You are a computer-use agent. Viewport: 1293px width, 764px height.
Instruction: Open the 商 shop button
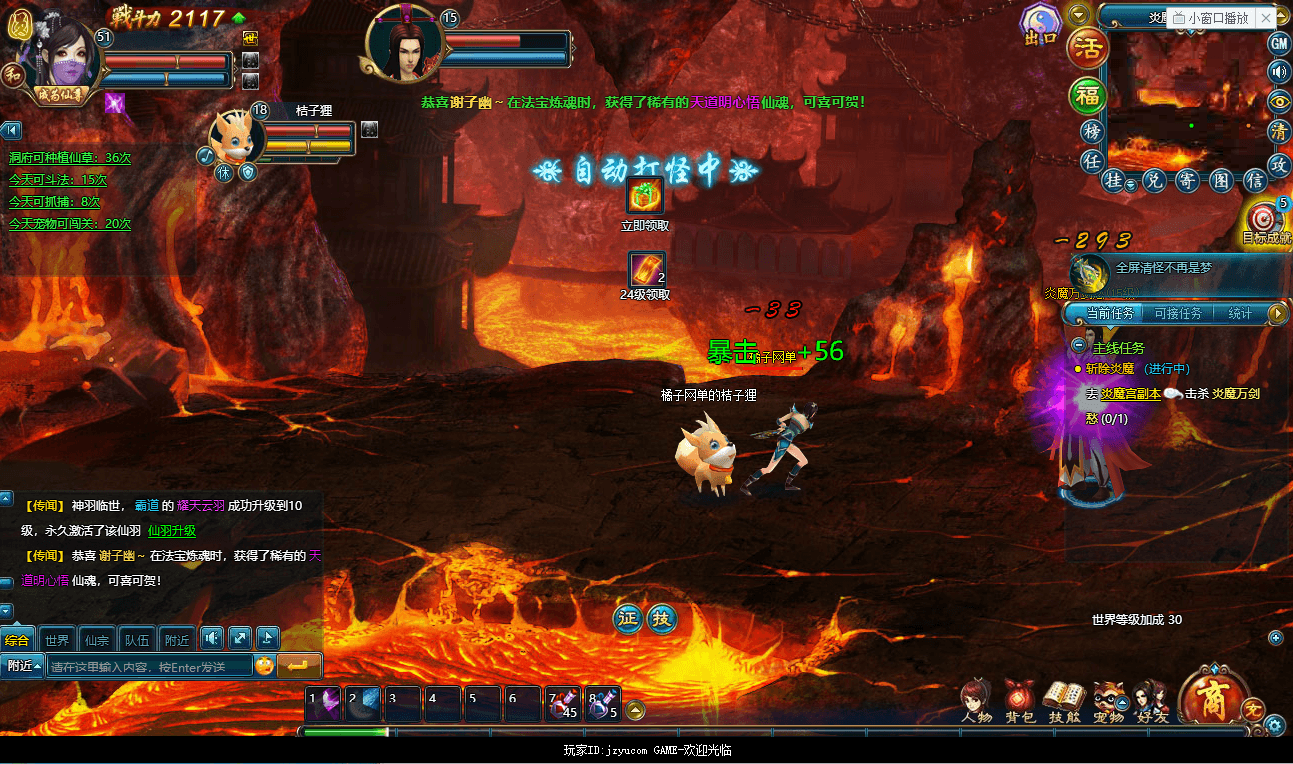[1214, 697]
